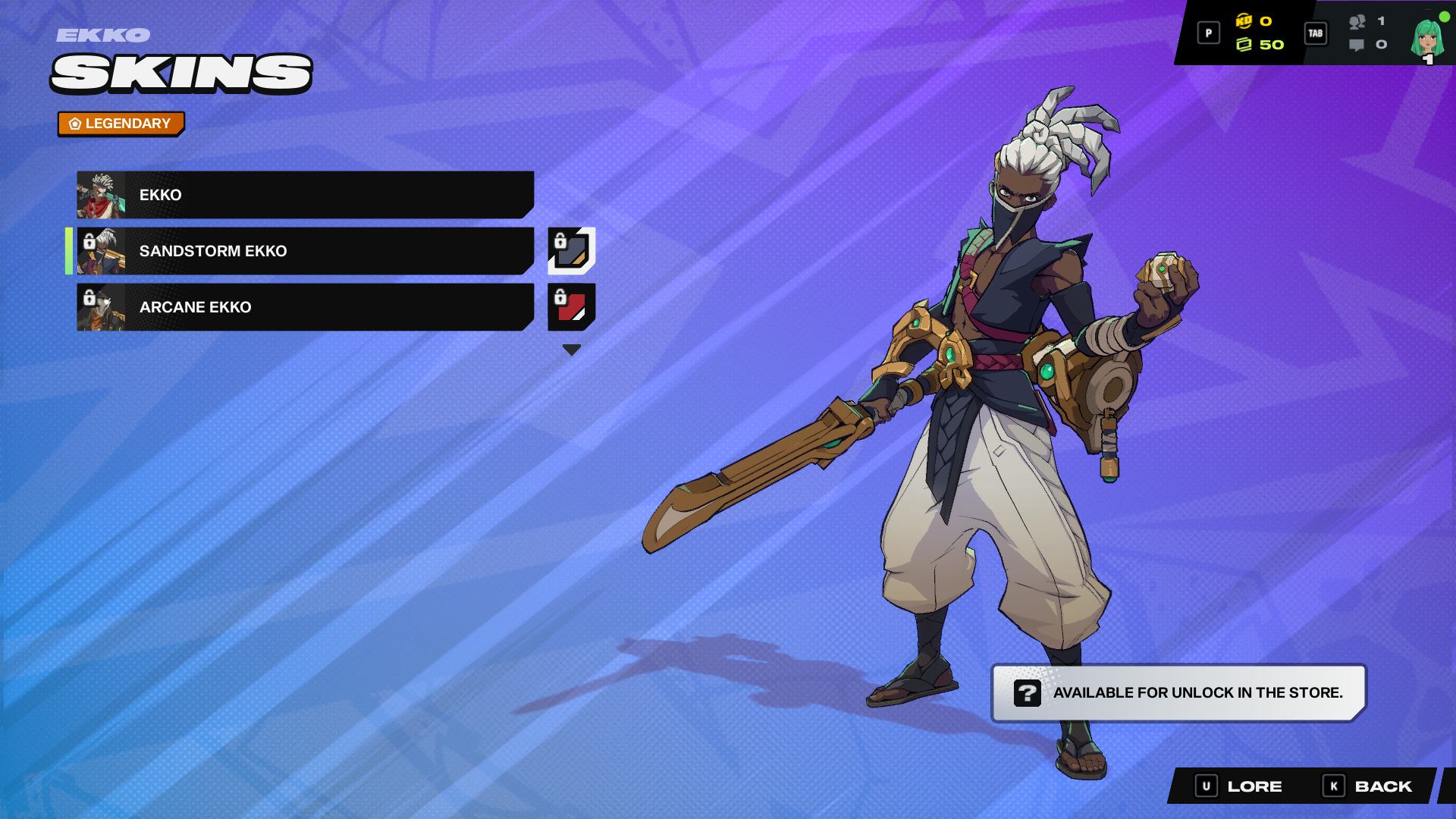The width and height of the screenshot is (1456, 819).
Task: Click the green-haired player avatar portrait
Action: click(x=1426, y=38)
